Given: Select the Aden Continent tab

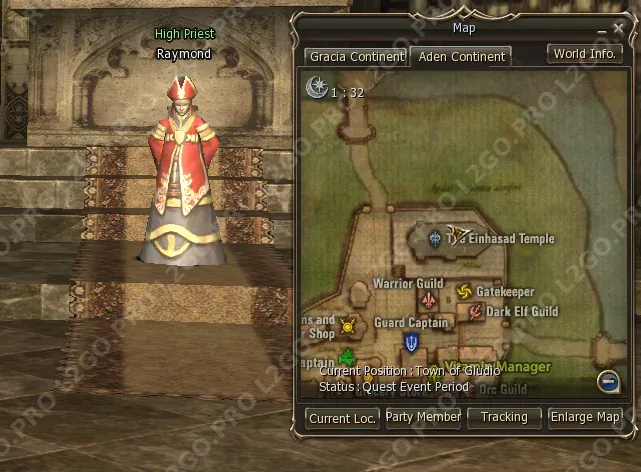Looking at the screenshot, I should coord(461,57).
